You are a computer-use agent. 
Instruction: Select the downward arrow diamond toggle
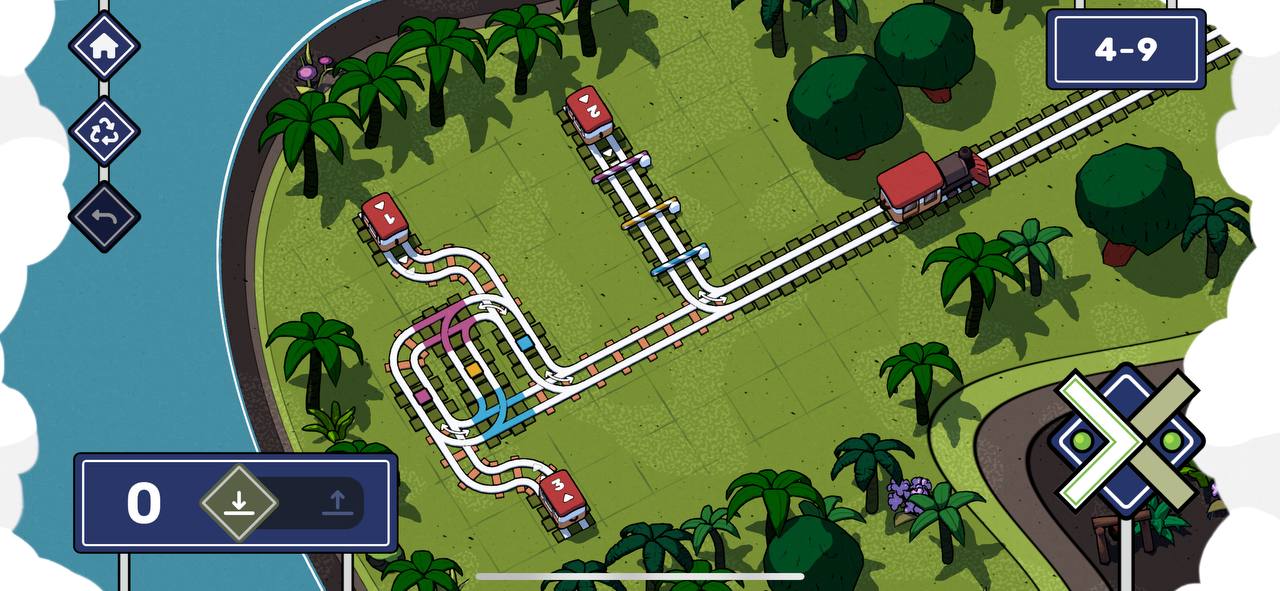click(x=238, y=502)
